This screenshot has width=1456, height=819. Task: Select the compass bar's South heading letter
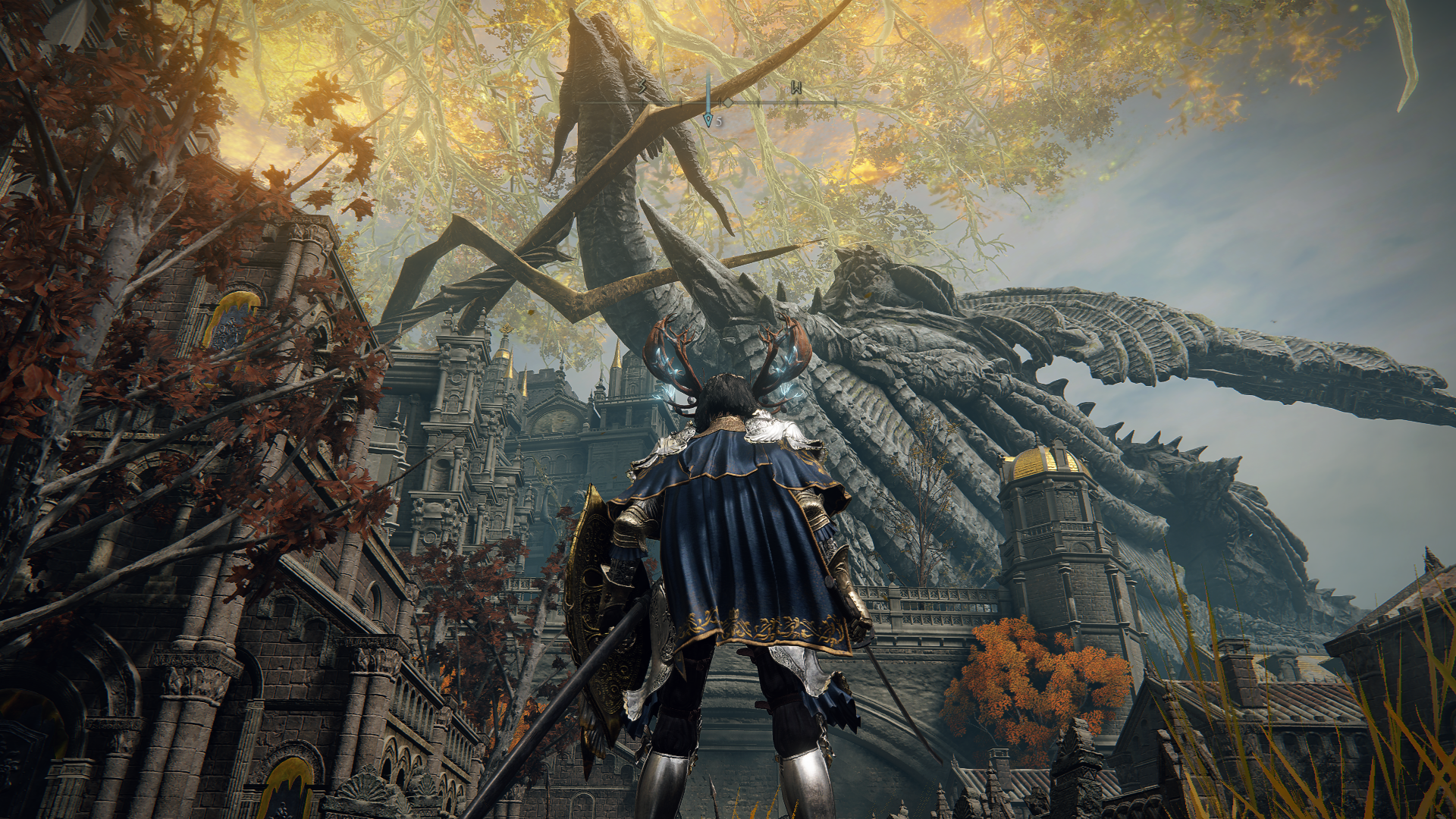644,88
